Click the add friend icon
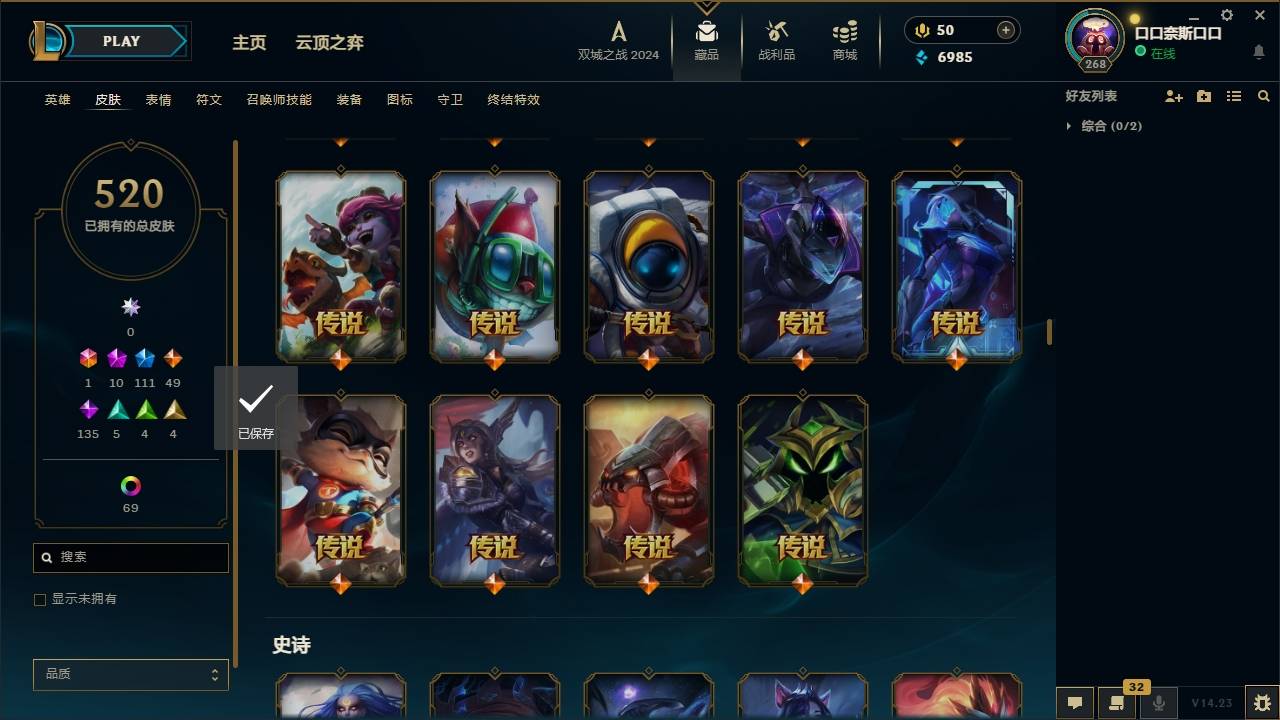The width and height of the screenshot is (1280, 720). click(1173, 95)
